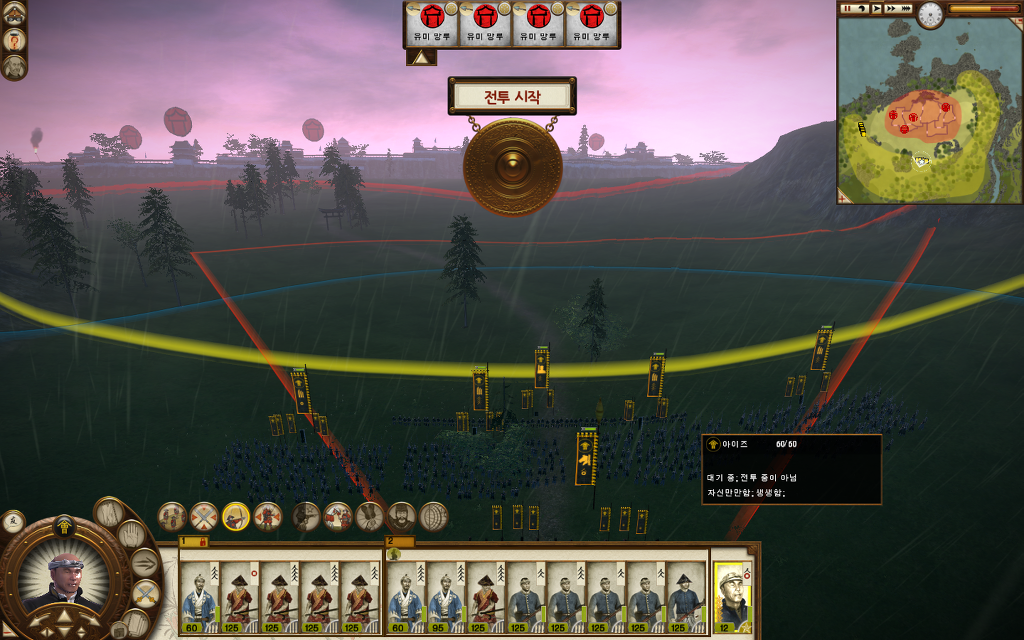Toggle the arrow run speed button
The width and height of the screenshot is (1024, 640).
145,563
